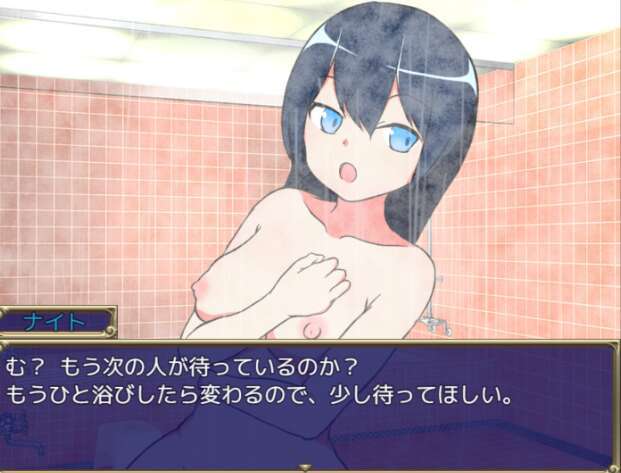Advance the dialogue by clicking the message box
Viewport: 621px width, 473px height.
point(310,405)
